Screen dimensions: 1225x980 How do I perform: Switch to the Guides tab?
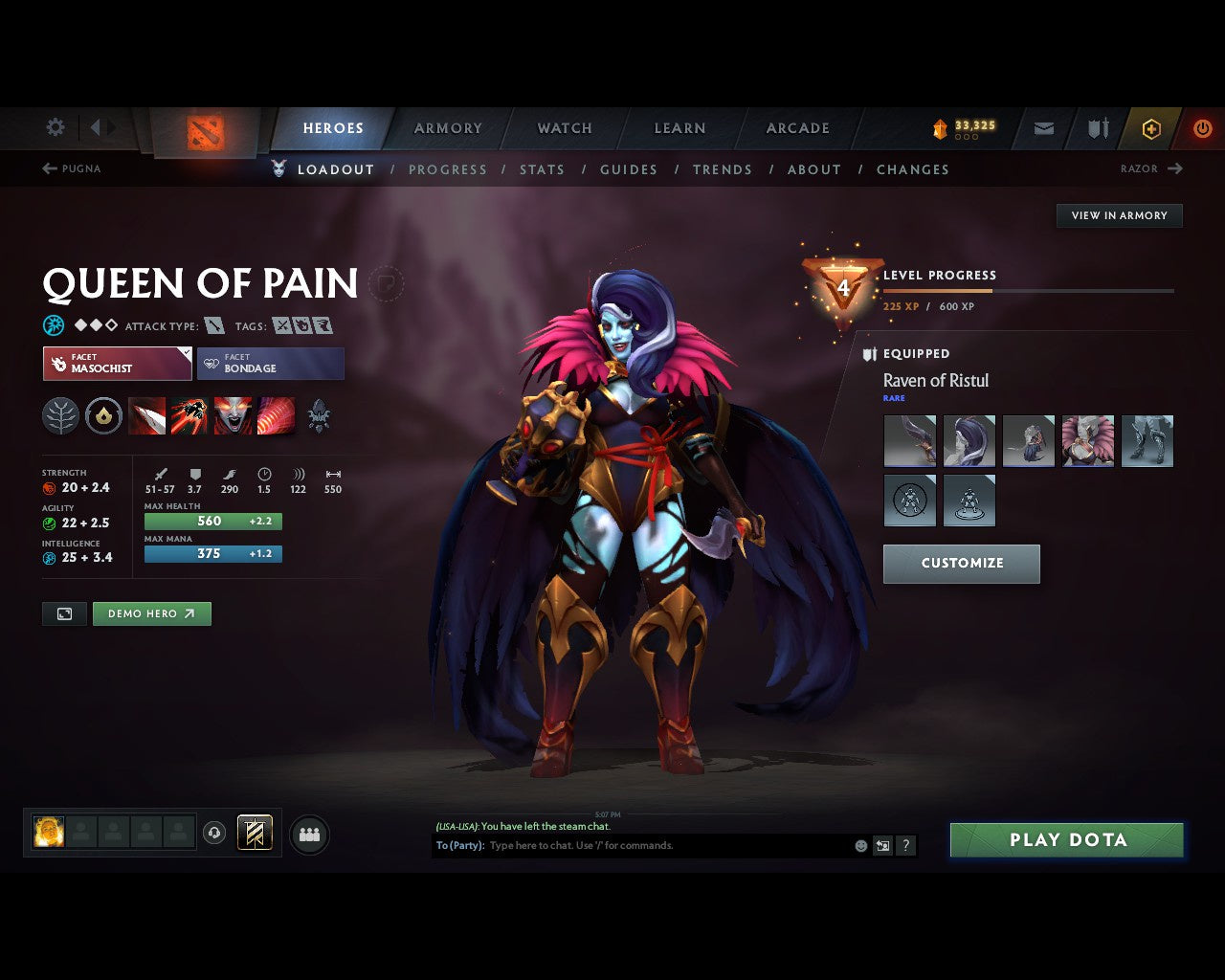628,169
